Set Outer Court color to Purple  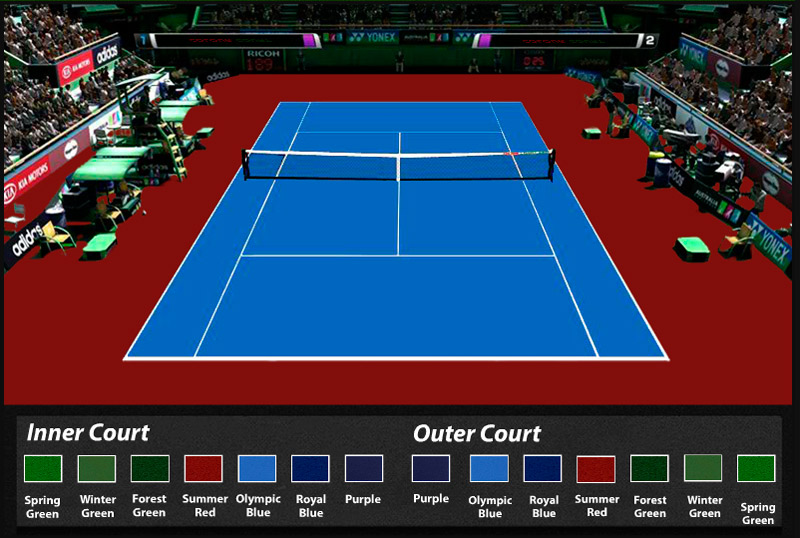tap(431, 468)
